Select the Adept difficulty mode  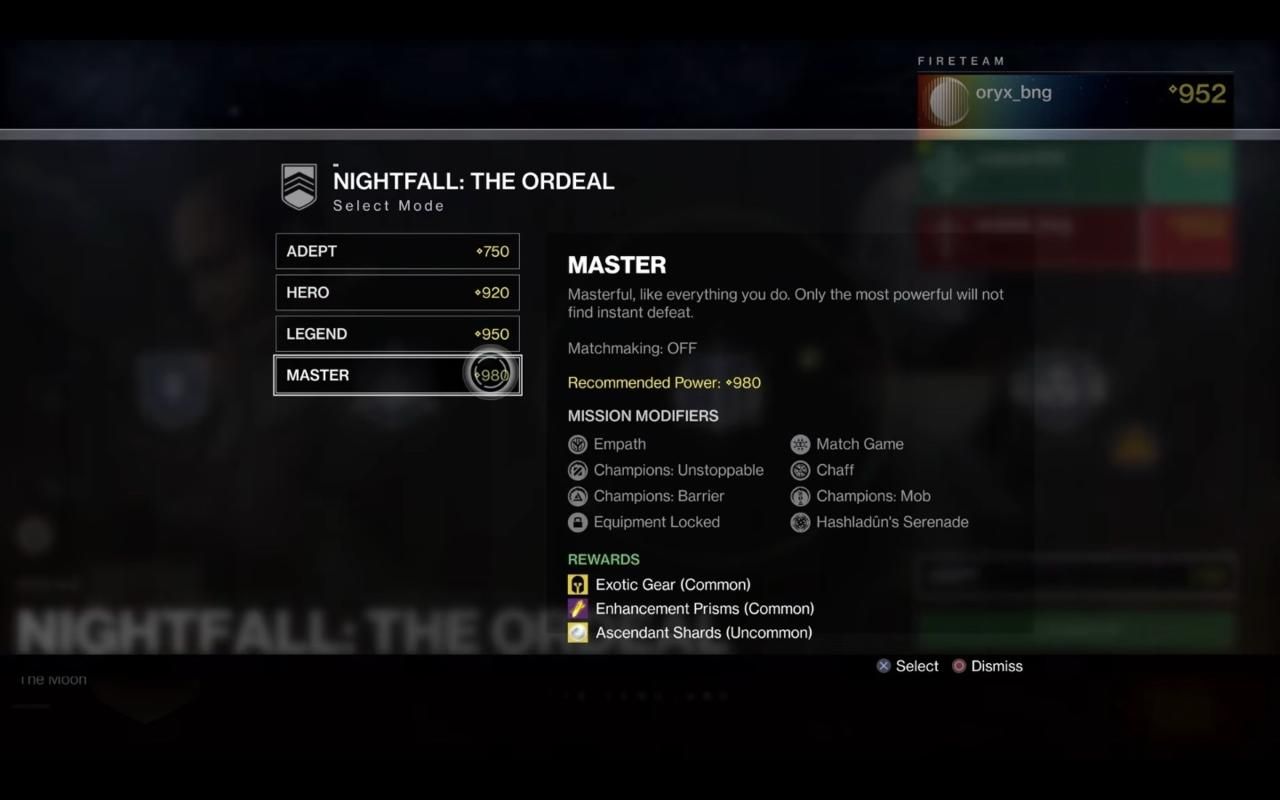[x=397, y=251]
